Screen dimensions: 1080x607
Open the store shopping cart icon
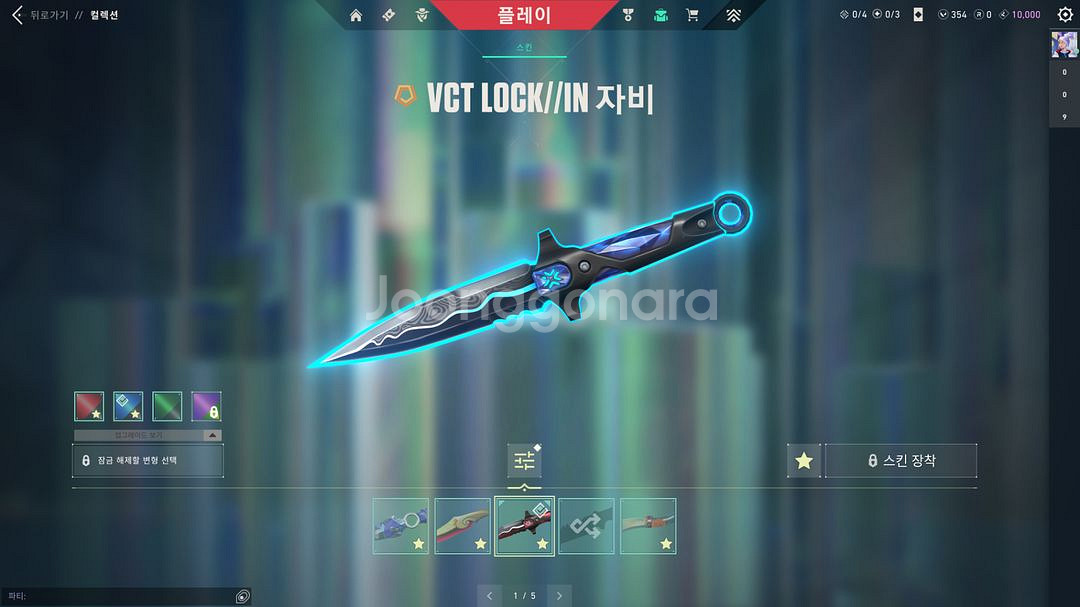(692, 15)
